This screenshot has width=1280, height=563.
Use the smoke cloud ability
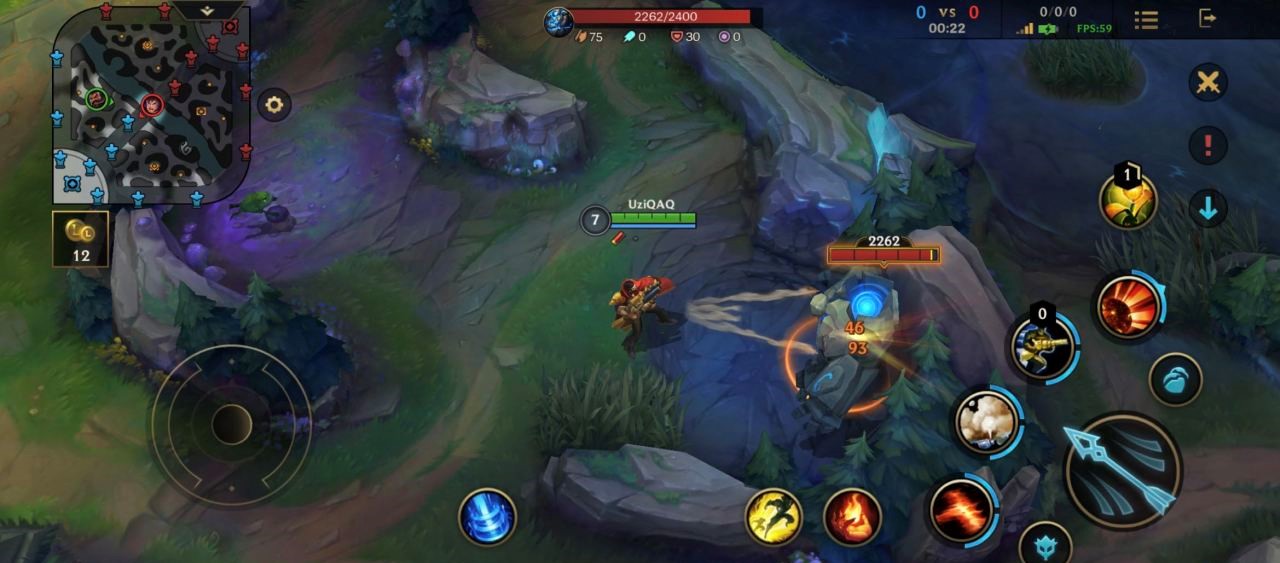click(x=986, y=421)
